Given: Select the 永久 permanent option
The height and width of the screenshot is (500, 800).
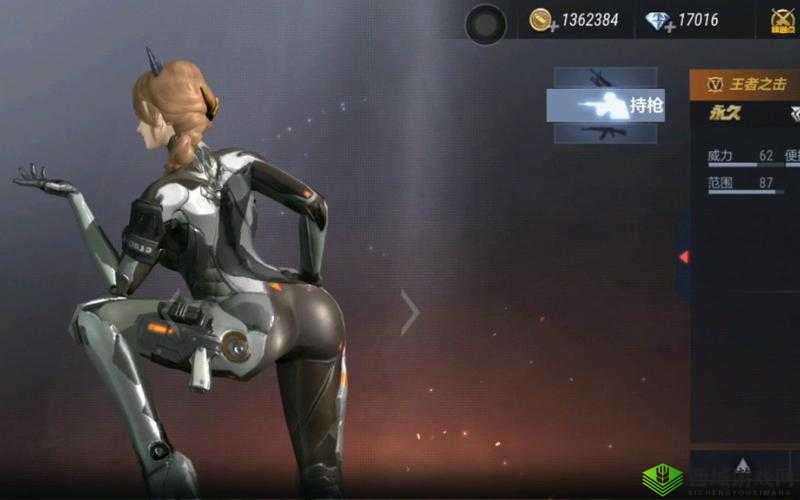Looking at the screenshot, I should 724,113.
